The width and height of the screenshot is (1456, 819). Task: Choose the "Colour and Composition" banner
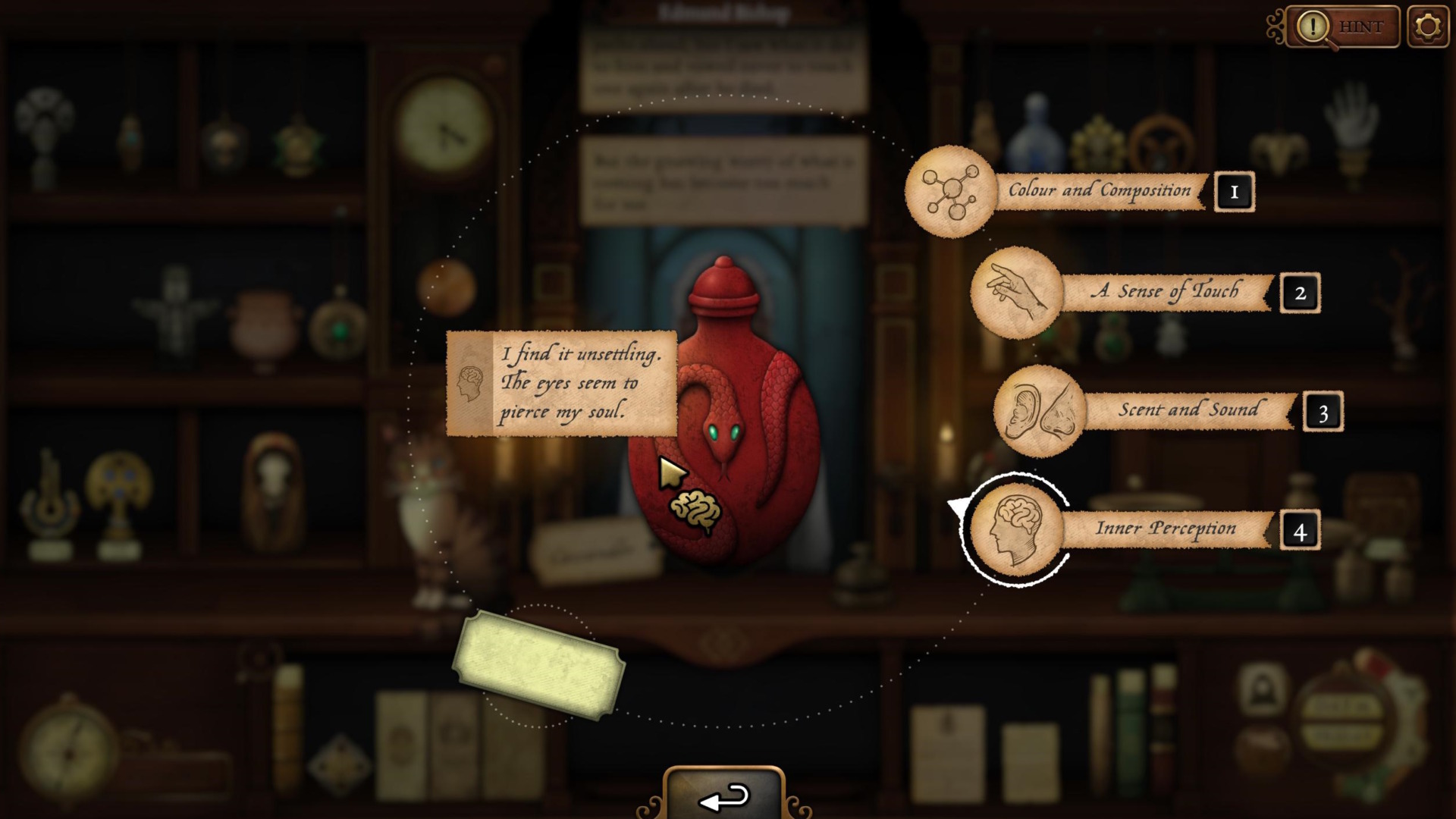[1099, 191]
